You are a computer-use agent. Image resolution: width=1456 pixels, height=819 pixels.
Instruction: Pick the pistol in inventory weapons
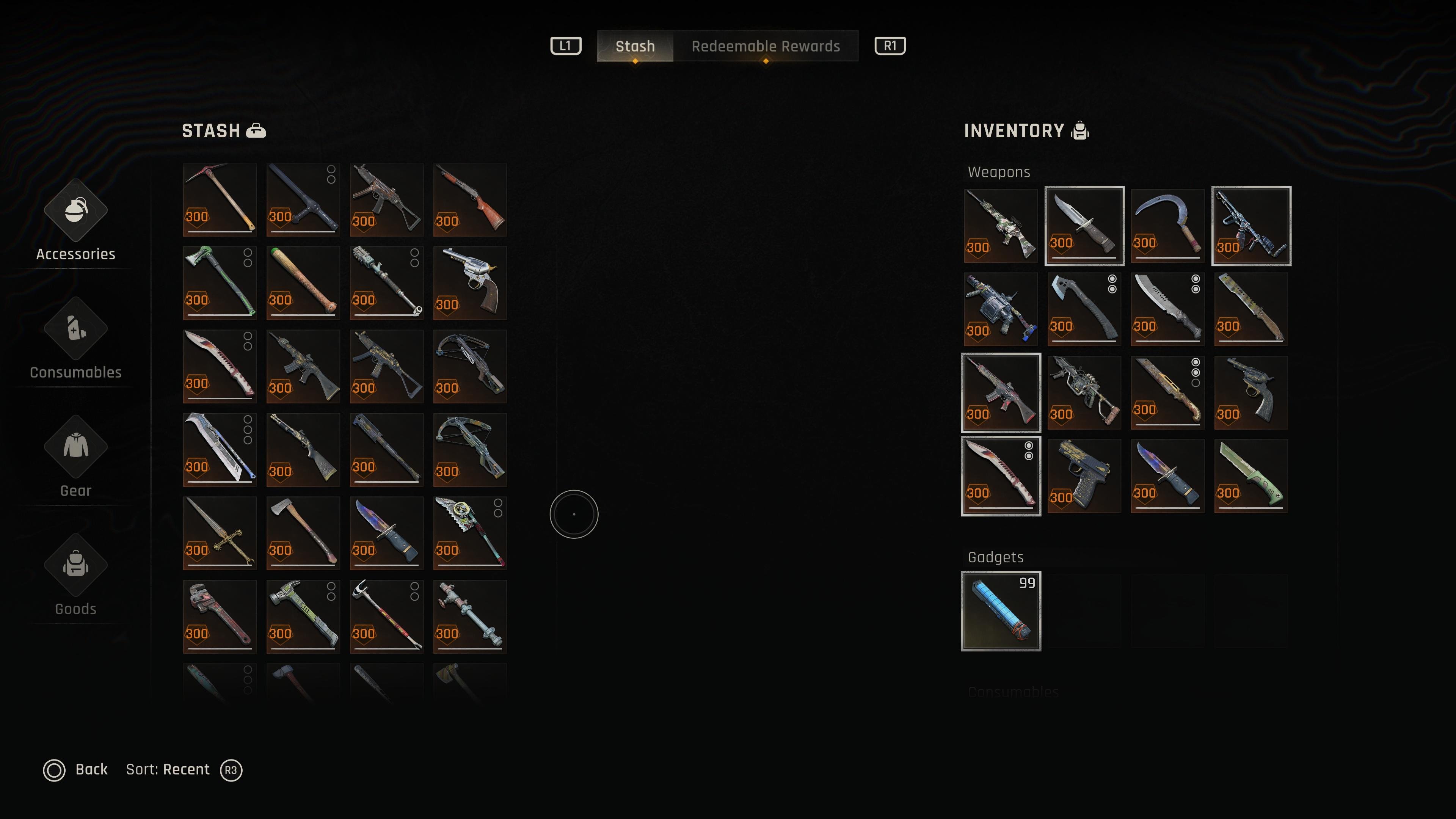point(1084,476)
